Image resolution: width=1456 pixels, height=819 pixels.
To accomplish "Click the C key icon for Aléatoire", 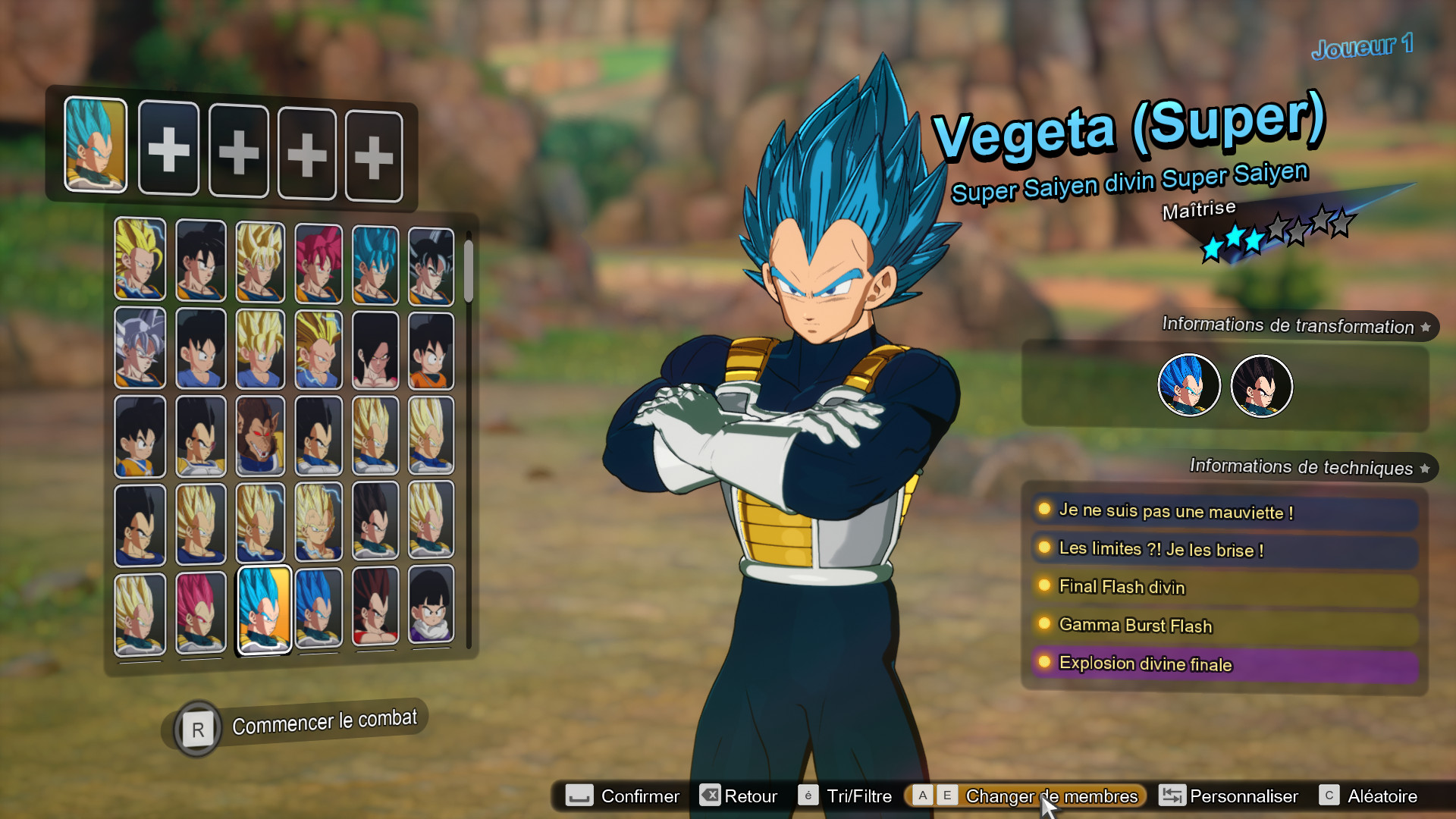I will (x=1329, y=796).
